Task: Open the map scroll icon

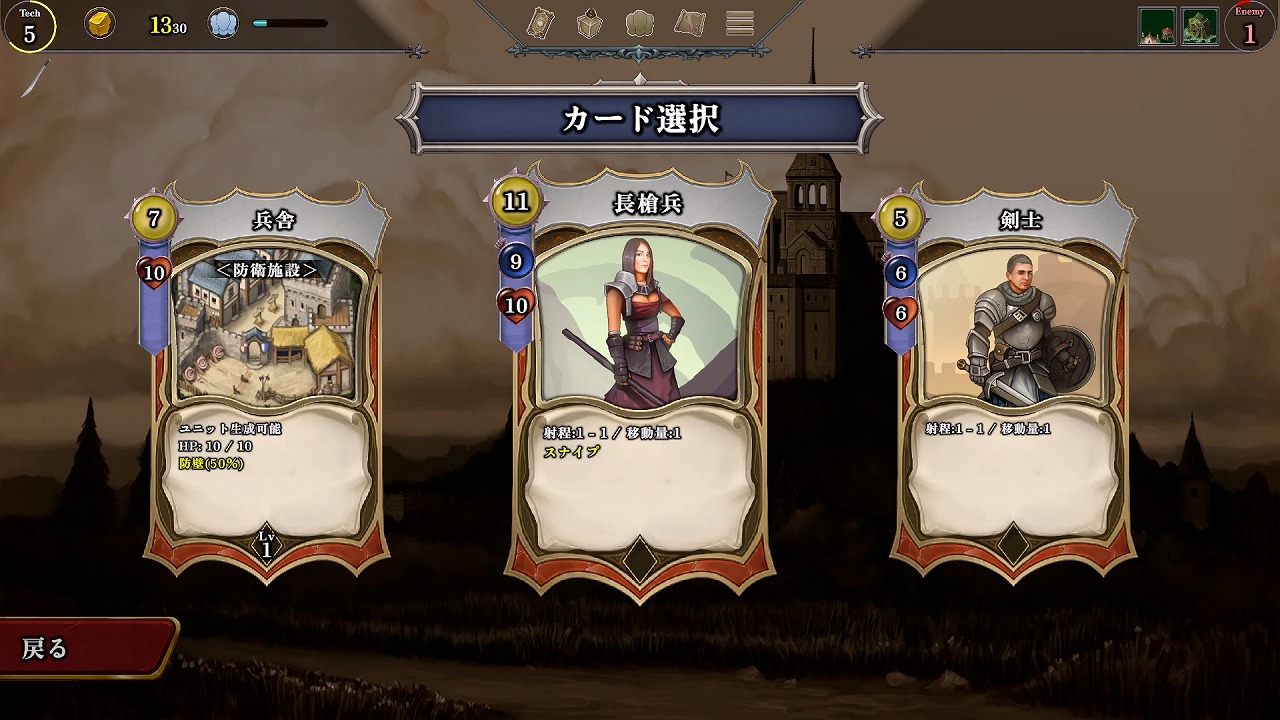Action: point(690,23)
